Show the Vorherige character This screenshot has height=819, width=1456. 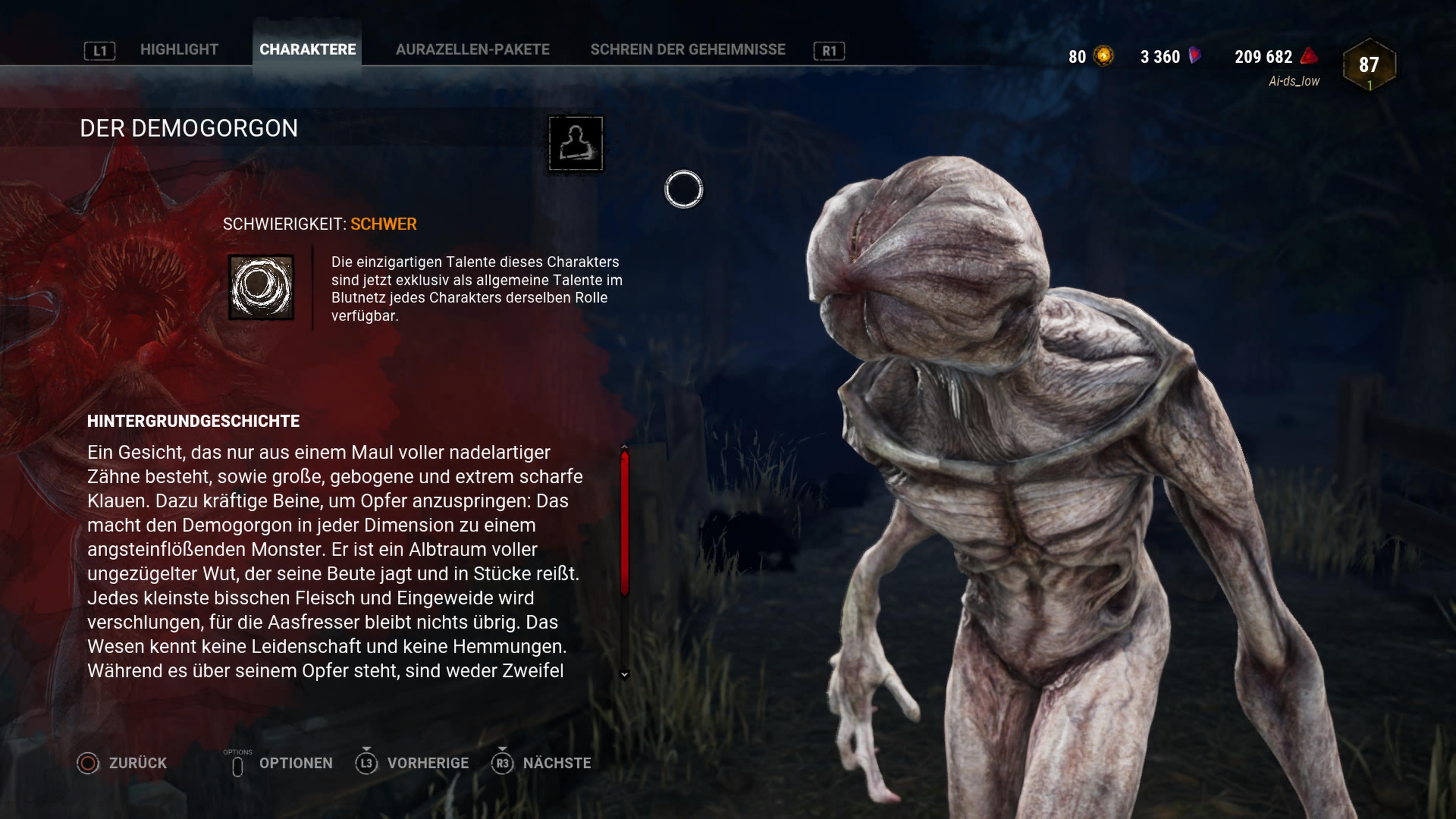(x=413, y=763)
